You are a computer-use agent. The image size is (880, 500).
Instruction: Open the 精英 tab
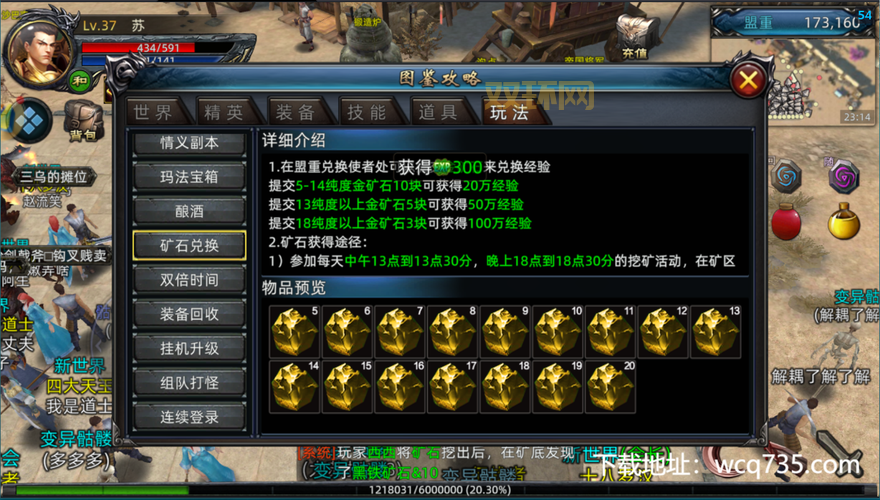222,112
